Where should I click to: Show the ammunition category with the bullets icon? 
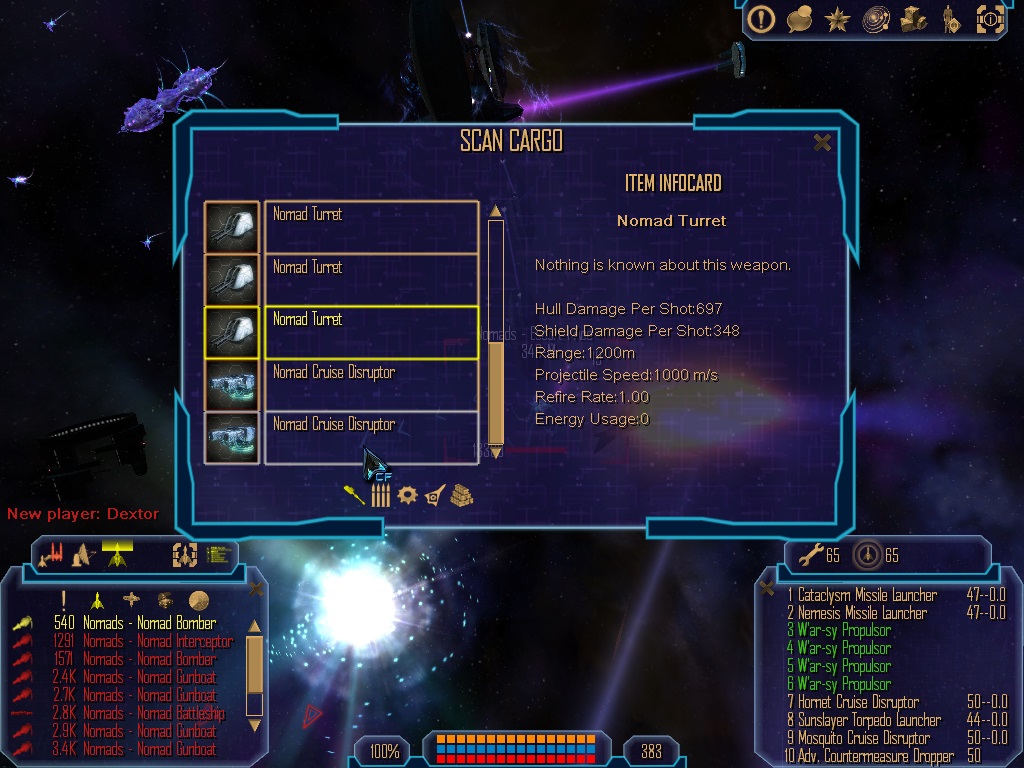pyautogui.click(x=380, y=496)
